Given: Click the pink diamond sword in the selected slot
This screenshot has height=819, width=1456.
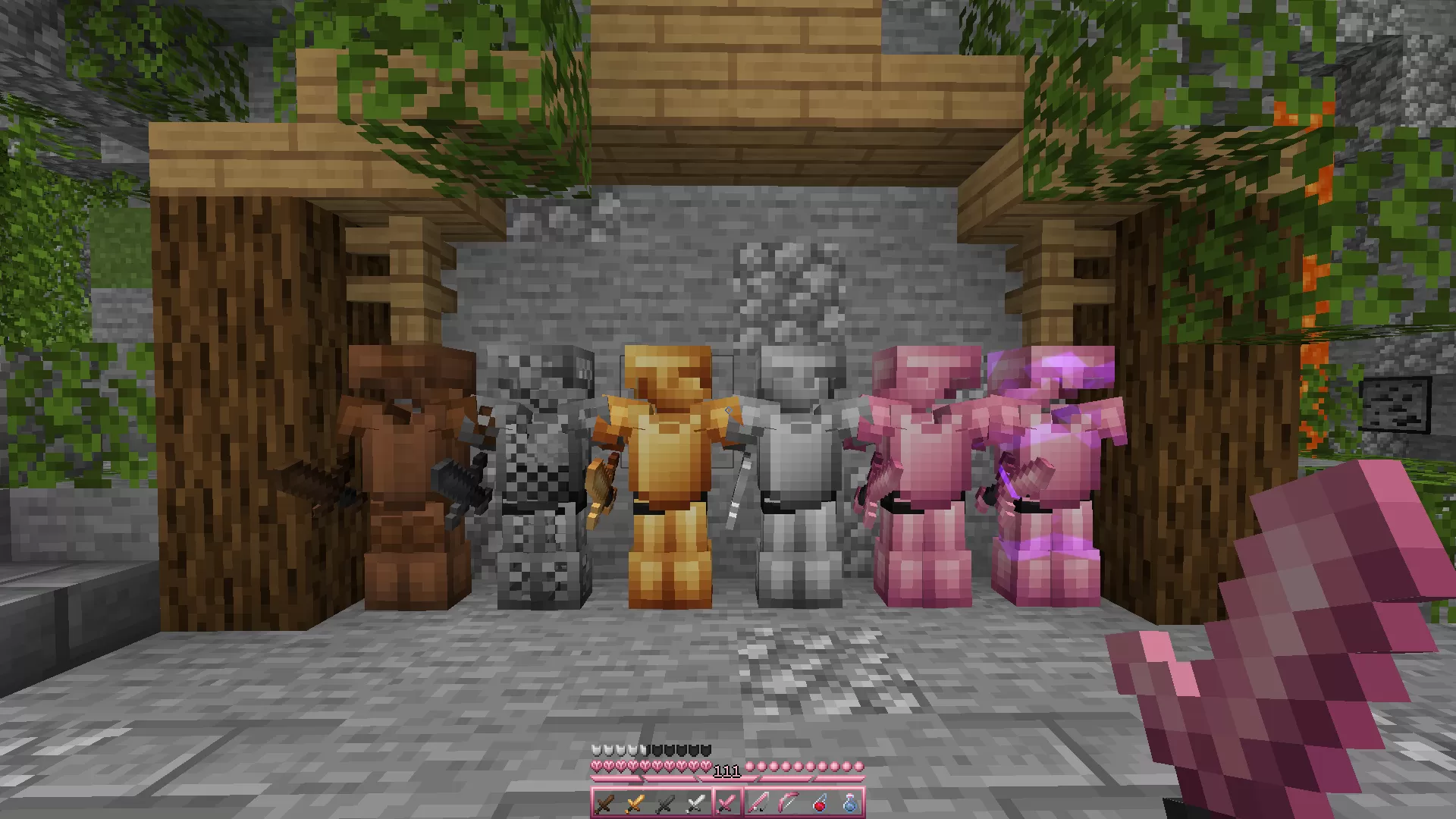Looking at the screenshot, I should [725, 802].
